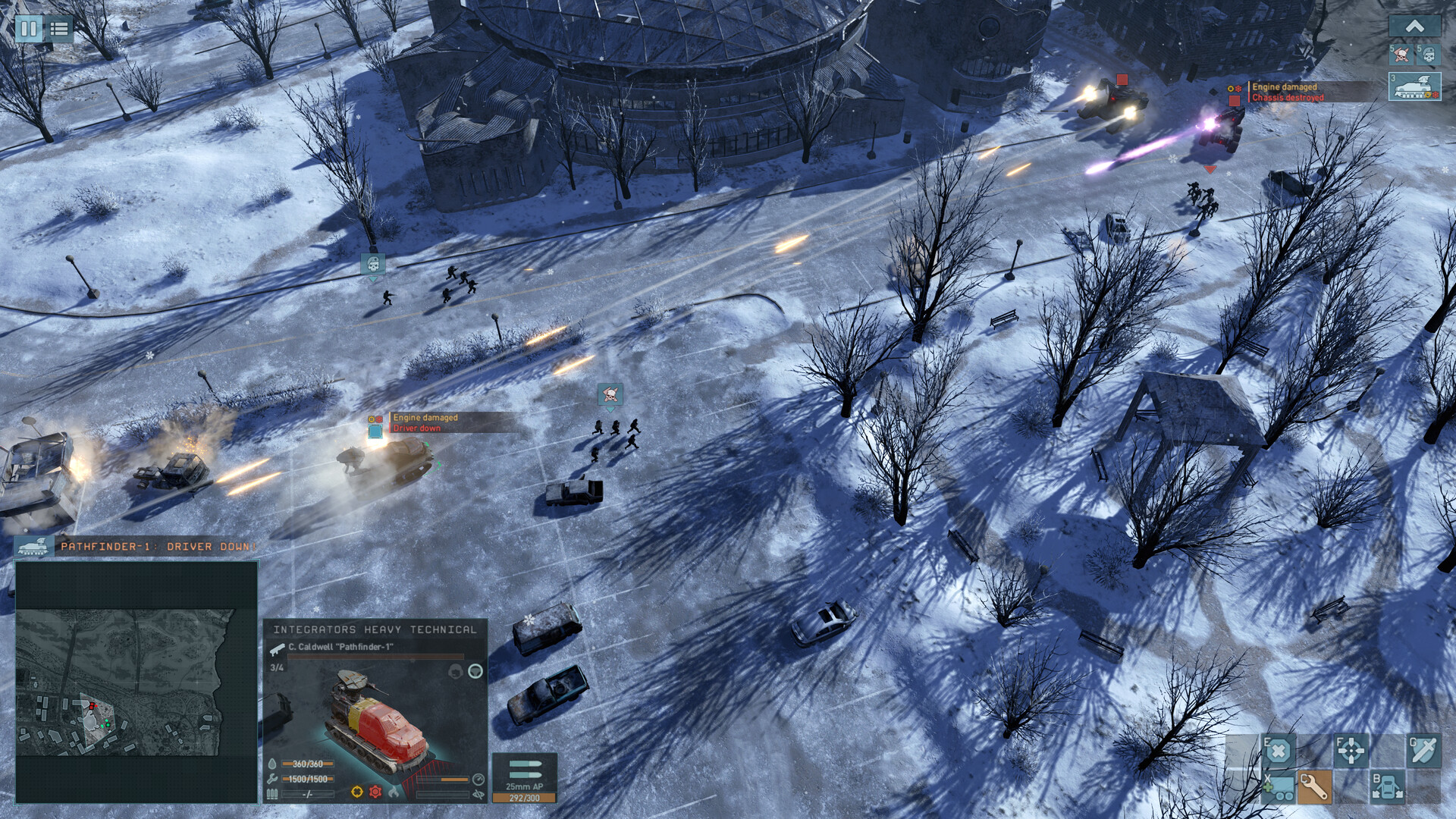
Task: Click the pause button in the top-left corner
Action: 29,30
